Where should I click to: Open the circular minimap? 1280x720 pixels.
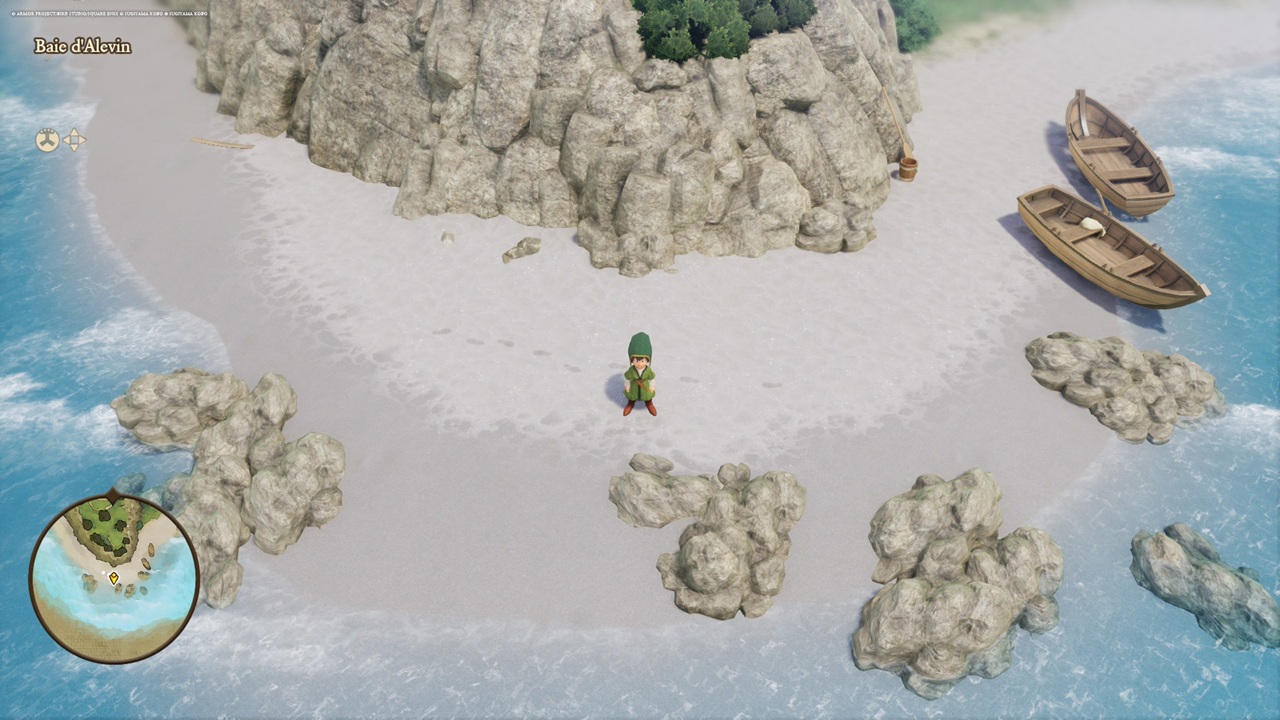(114, 578)
